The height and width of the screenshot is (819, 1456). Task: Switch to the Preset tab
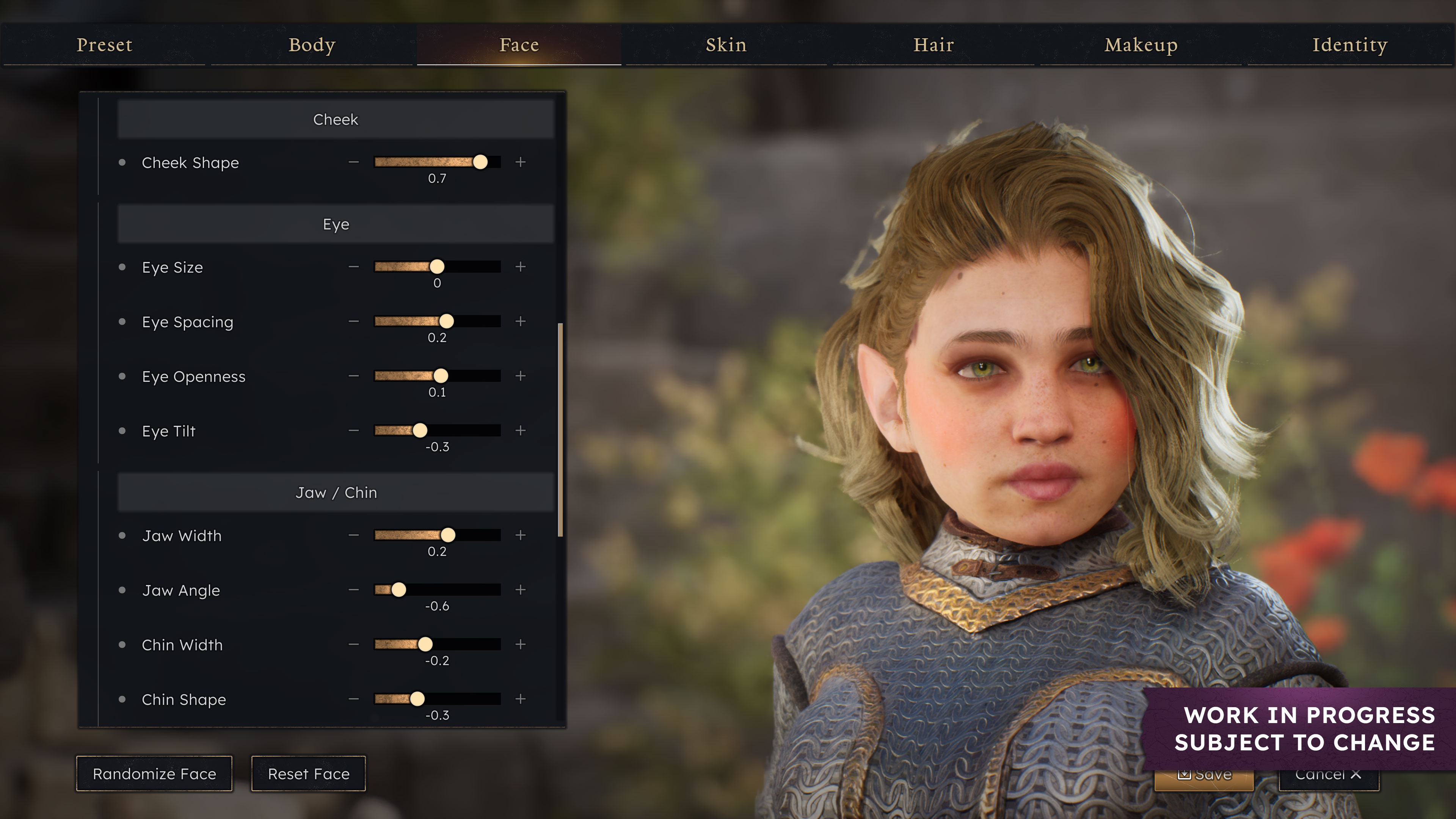point(104,45)
